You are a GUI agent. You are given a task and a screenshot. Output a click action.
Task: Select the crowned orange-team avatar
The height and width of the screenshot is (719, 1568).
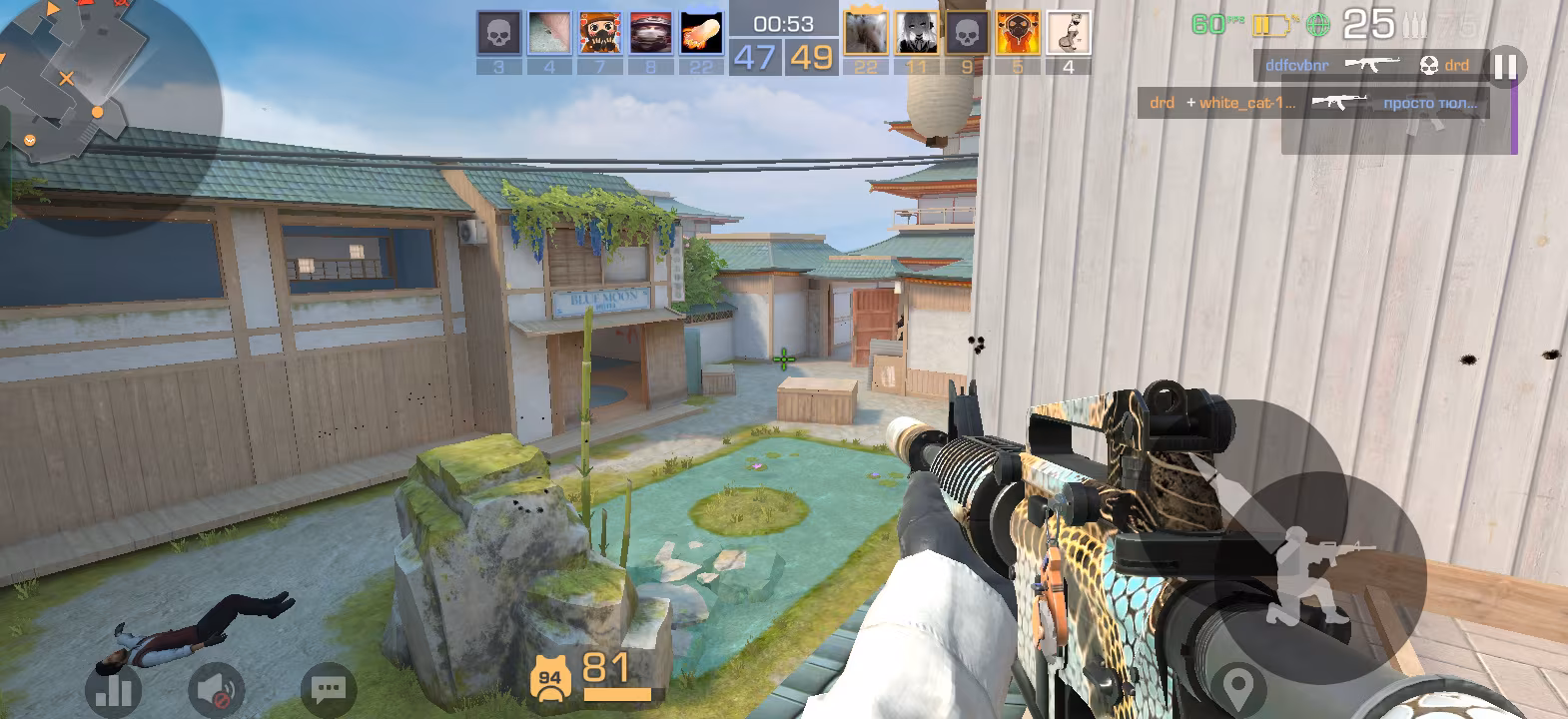tap(865, 33)
